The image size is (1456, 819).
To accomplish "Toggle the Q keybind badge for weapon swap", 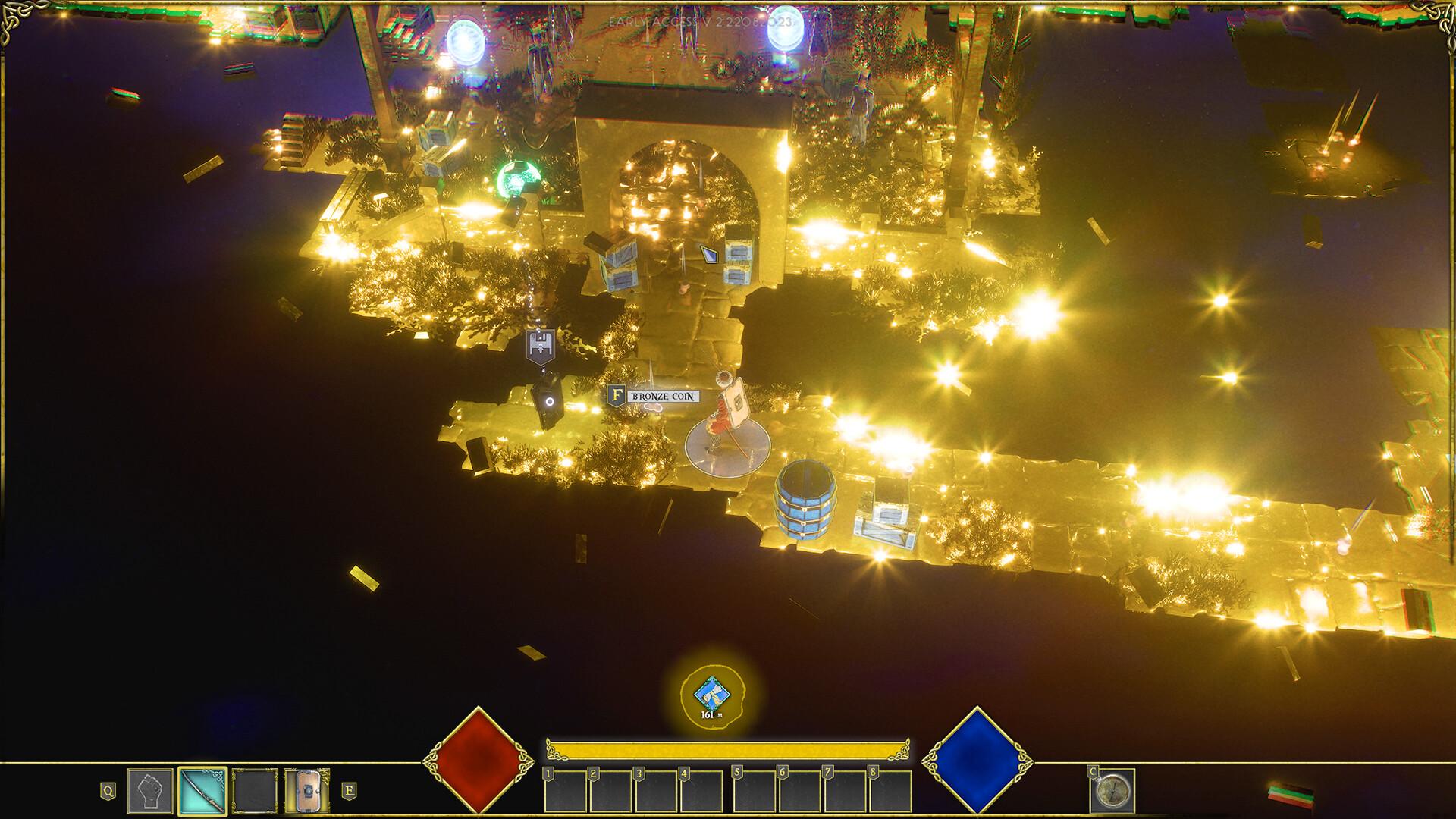I will pos(108,790).
